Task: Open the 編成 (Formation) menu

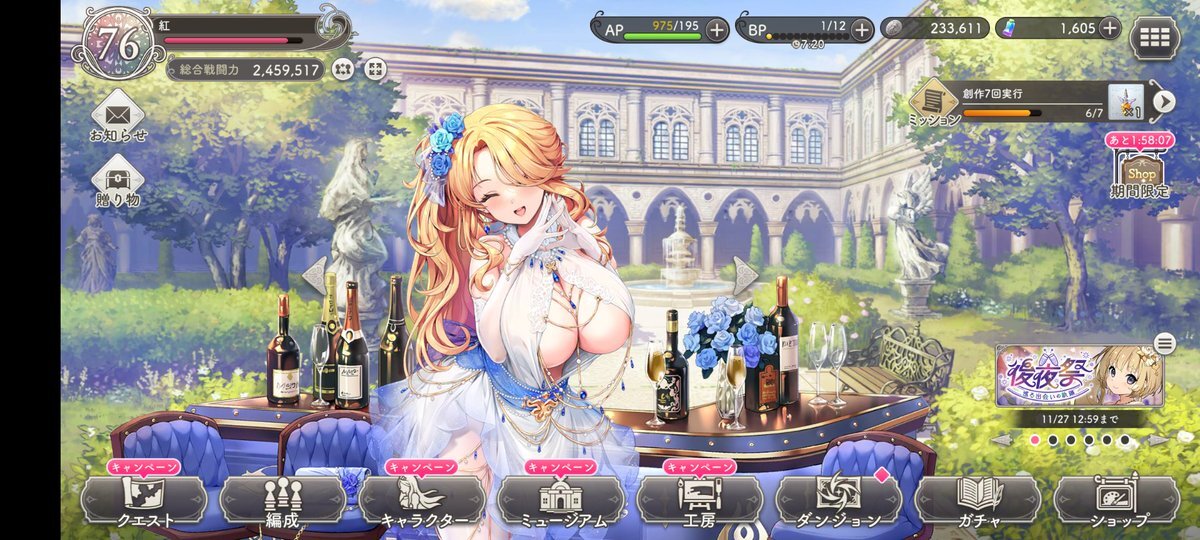Action: (283, 499)
